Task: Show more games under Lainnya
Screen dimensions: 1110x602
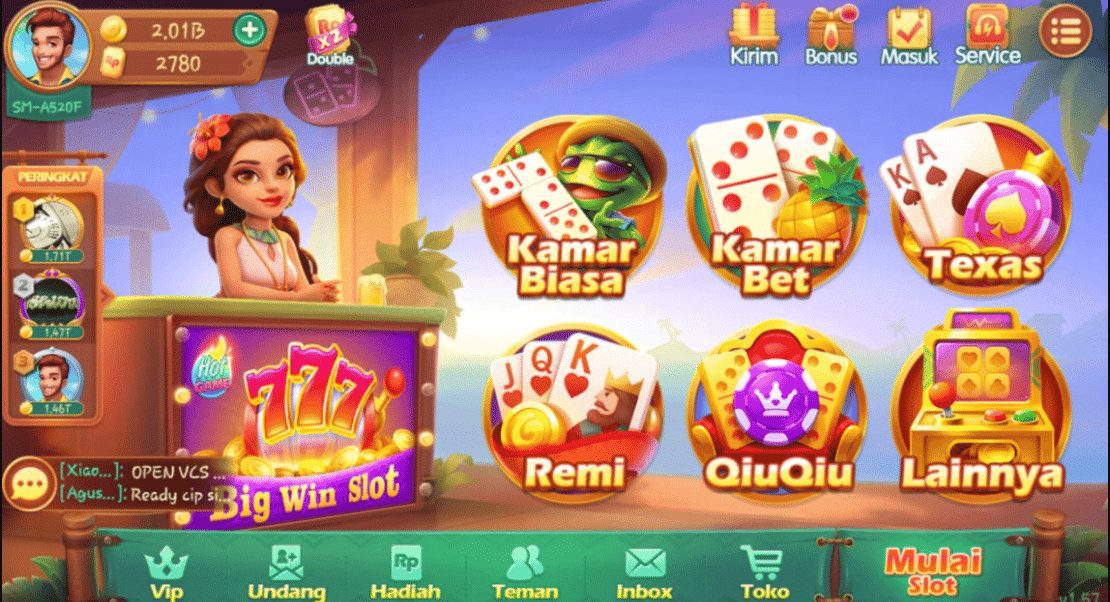Action: (x=980, y=409)
